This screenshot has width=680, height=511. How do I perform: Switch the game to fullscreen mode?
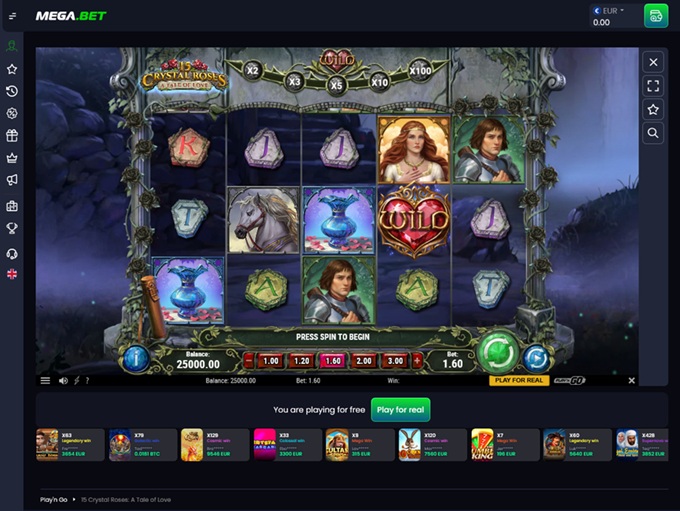point(653,86)
